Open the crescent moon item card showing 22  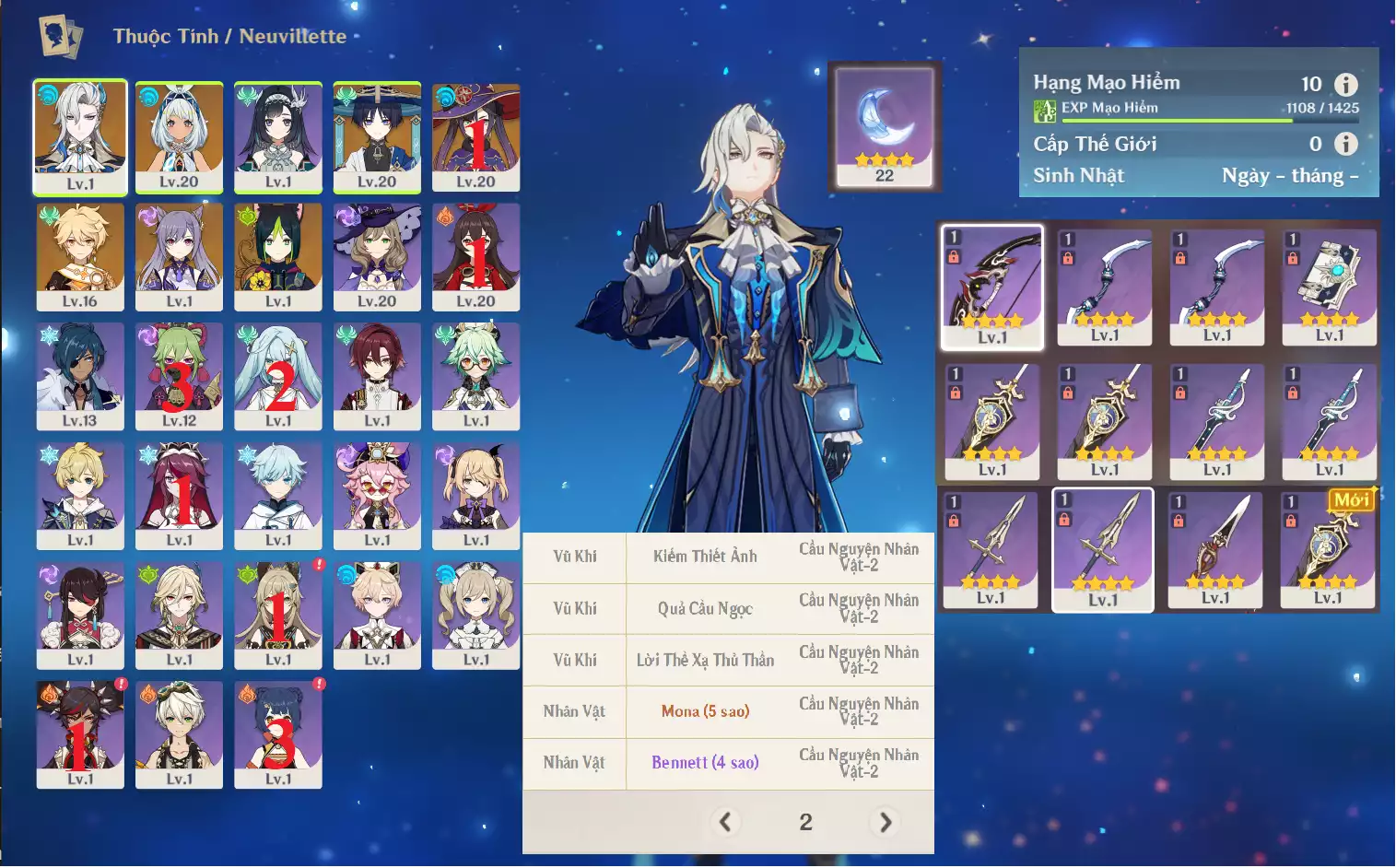pos(884,125)
